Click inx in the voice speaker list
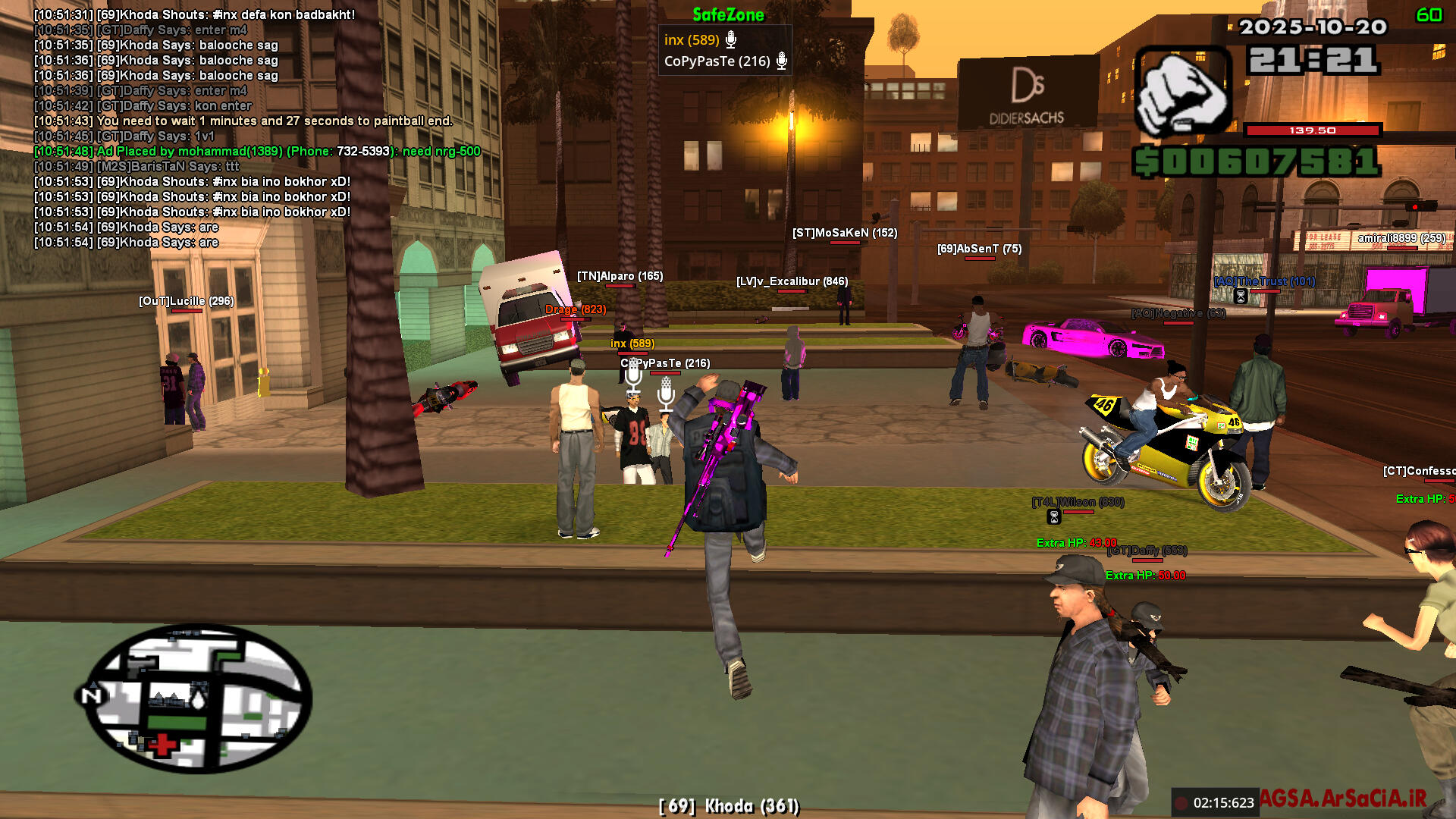 691,40
